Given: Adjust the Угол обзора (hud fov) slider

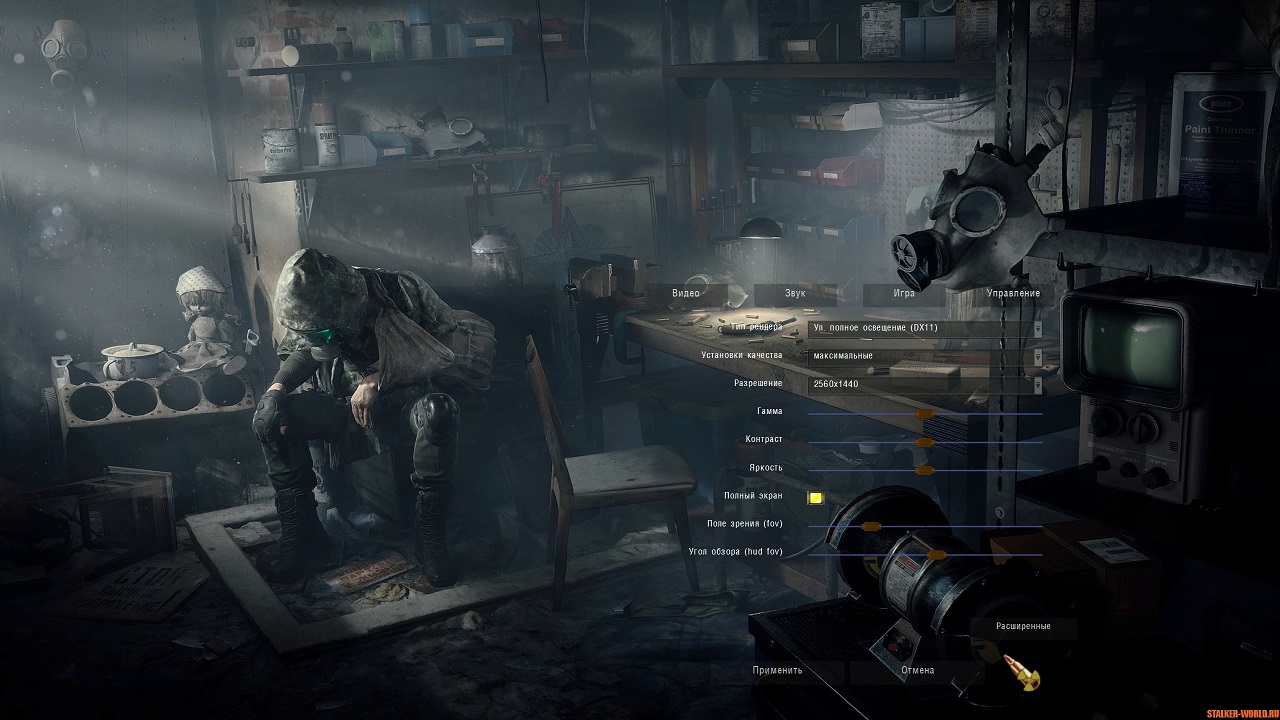Looking at the screenshot, I should point(936,554).
